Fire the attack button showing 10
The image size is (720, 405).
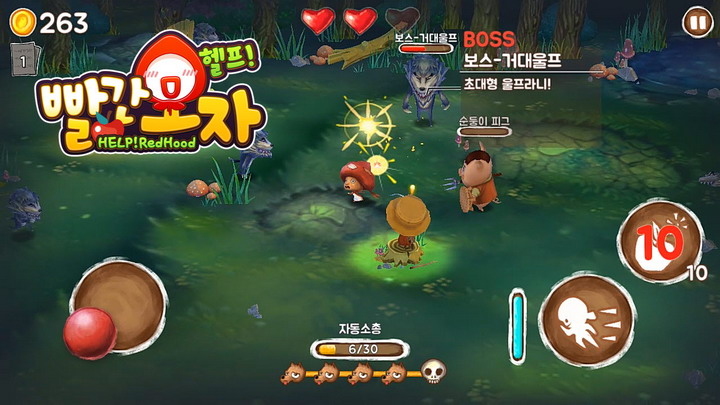[660, 240]
